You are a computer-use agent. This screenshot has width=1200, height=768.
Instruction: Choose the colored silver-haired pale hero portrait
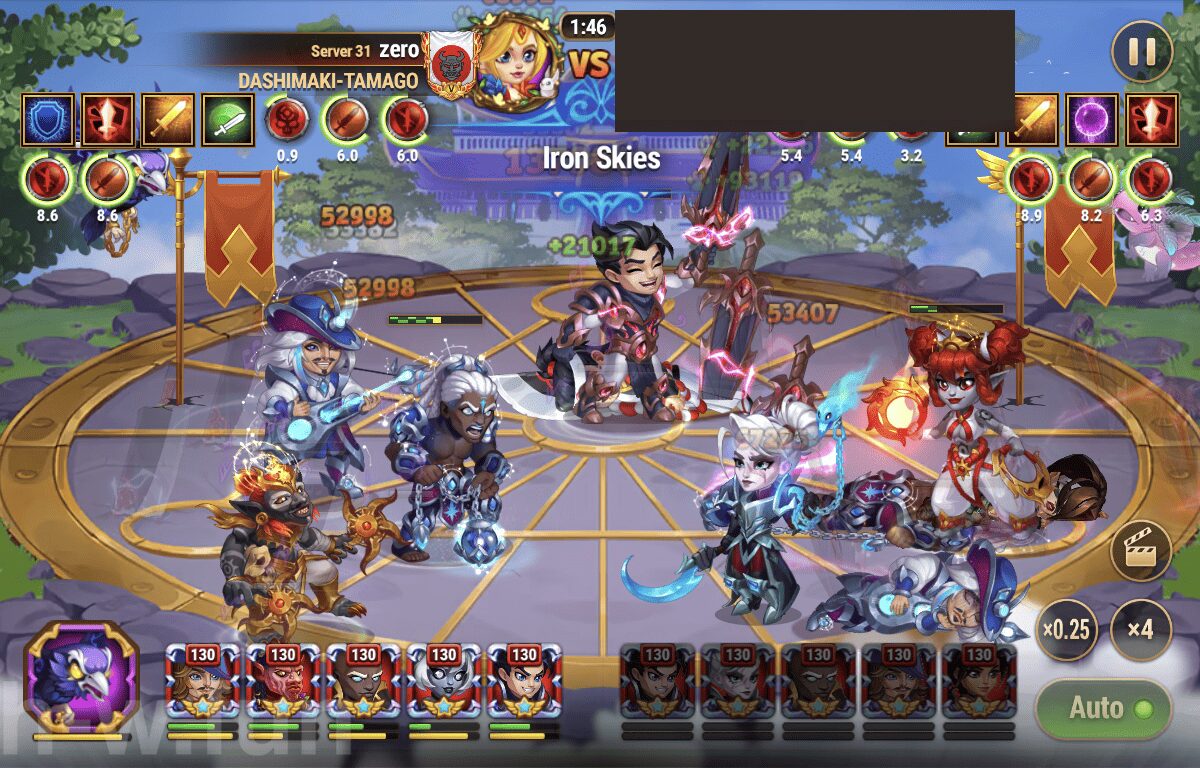point(443,681)
